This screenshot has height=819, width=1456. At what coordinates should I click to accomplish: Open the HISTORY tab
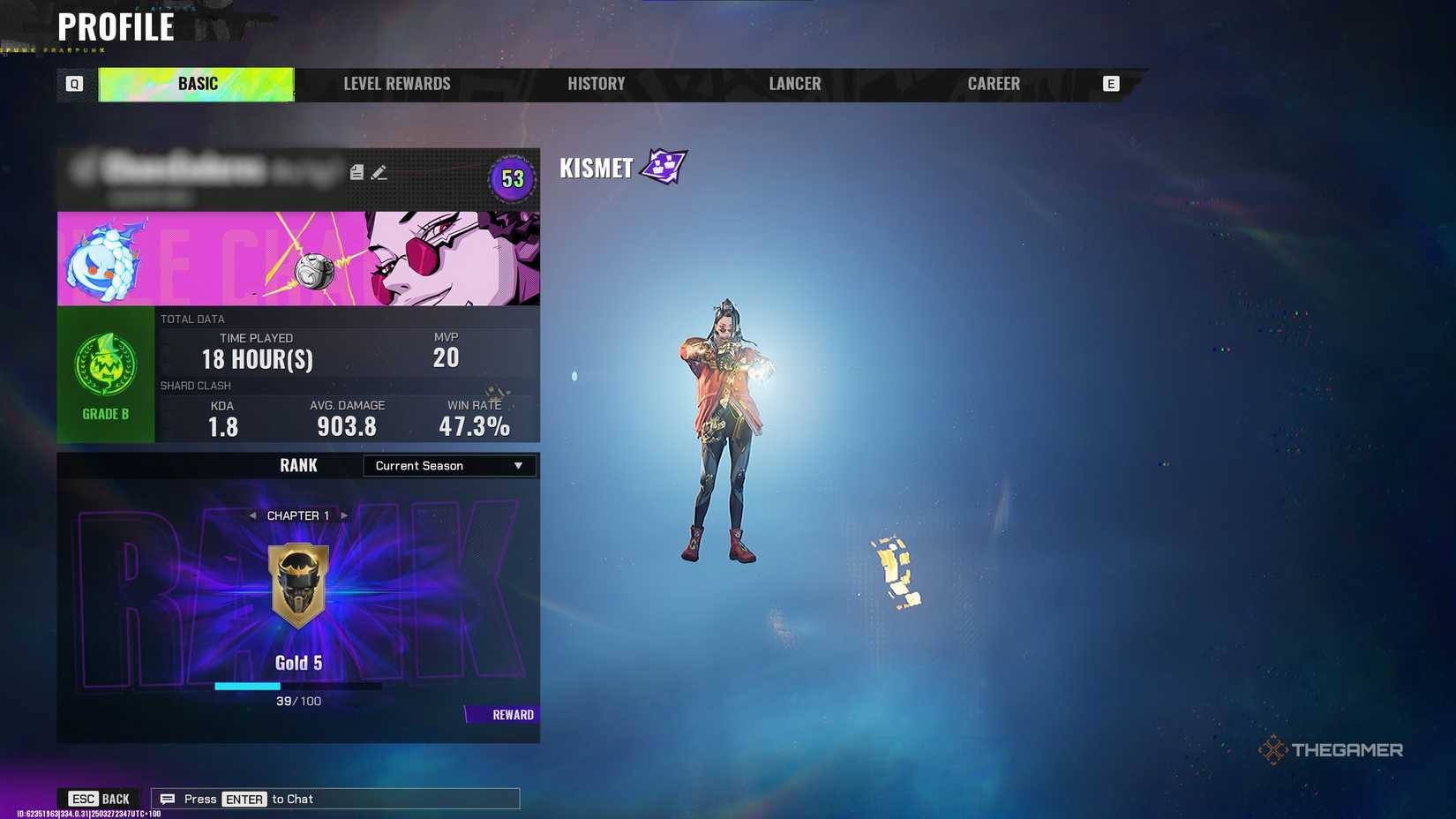[x=597, y=84]
